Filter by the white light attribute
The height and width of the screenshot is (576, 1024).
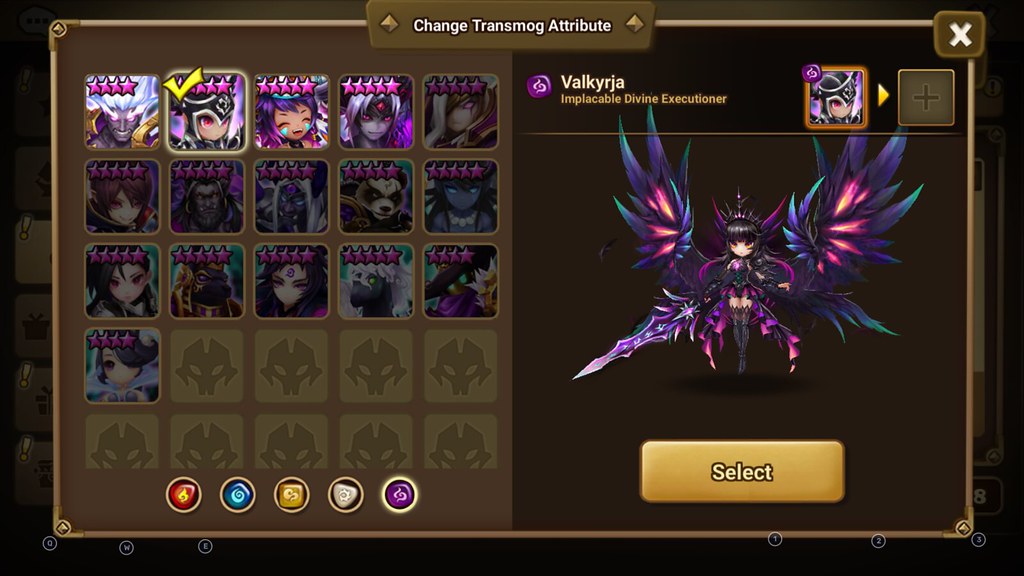pos(346,494)
